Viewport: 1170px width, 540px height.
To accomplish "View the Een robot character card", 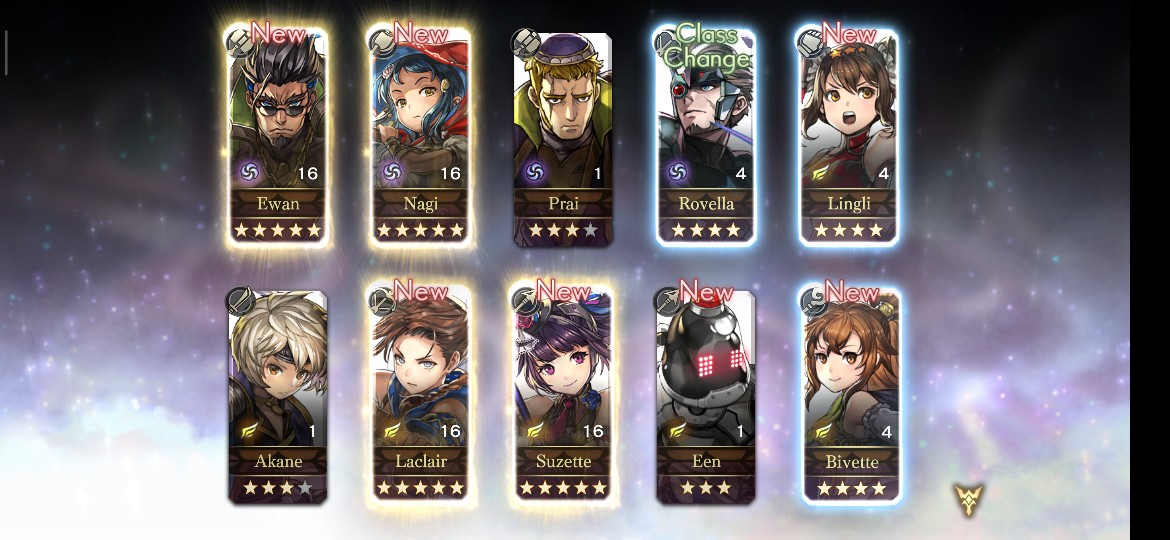I will 706,395.
